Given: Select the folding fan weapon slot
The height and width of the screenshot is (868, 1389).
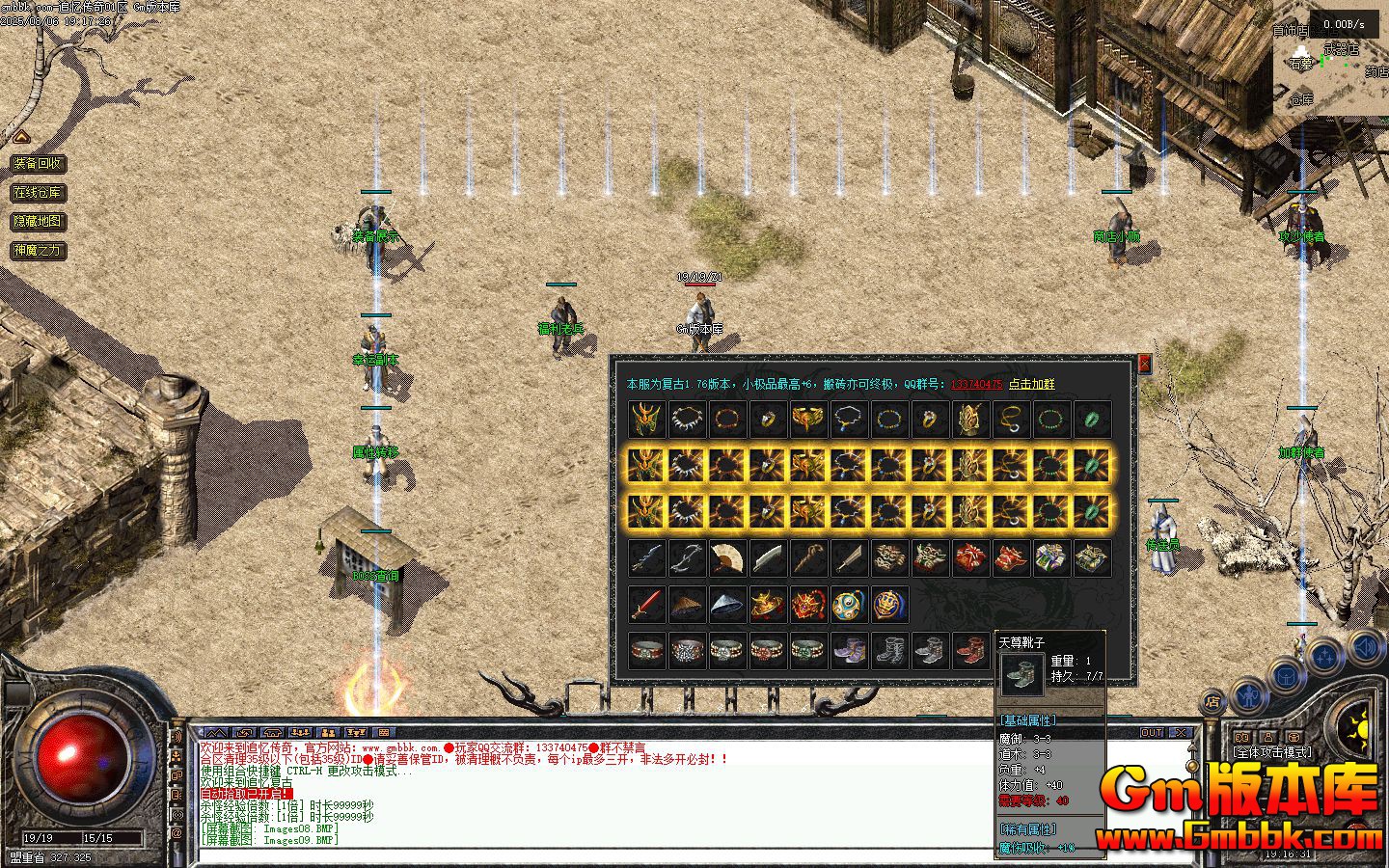Looking at the screenshot, I should click(725, 558).
